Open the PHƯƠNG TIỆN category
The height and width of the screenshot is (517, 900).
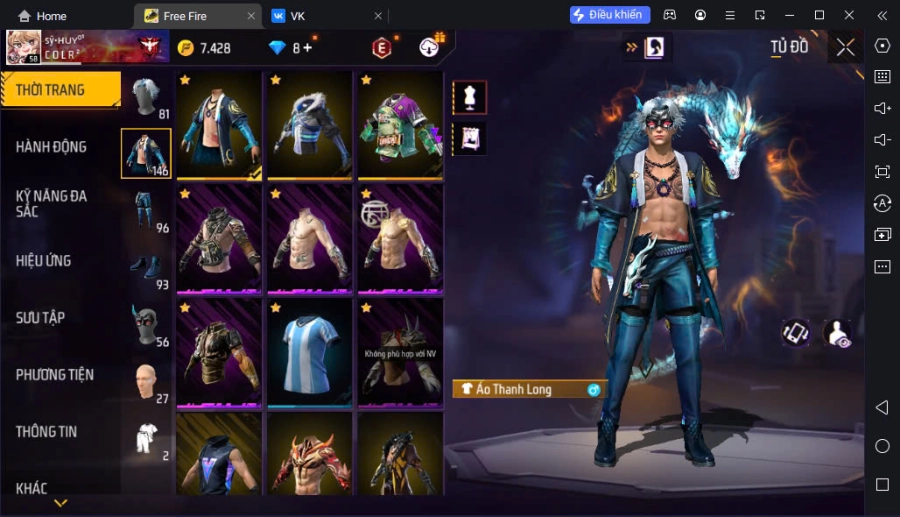pyautogui.click(x=55, y=375)
